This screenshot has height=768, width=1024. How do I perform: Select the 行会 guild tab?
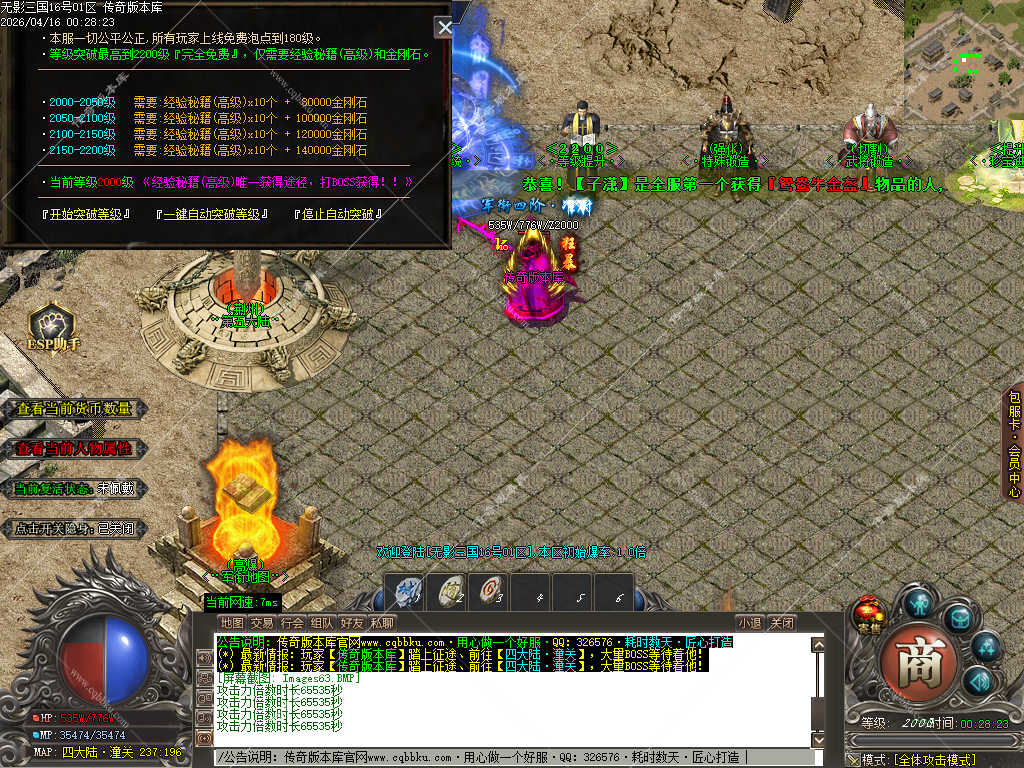click(292, 623)
